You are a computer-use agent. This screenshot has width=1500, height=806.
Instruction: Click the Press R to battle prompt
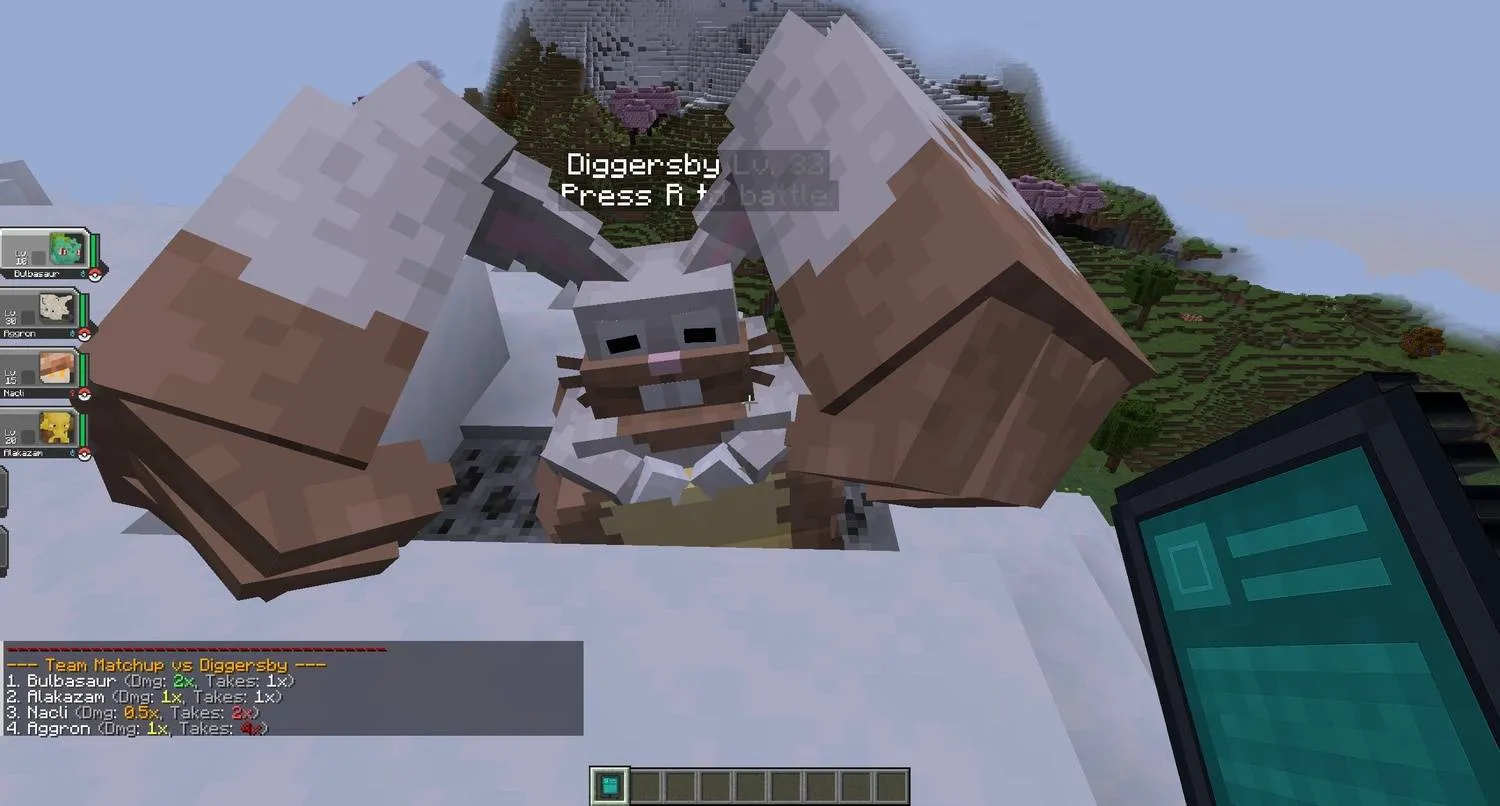pyautogui.click(x=697, y=195)
